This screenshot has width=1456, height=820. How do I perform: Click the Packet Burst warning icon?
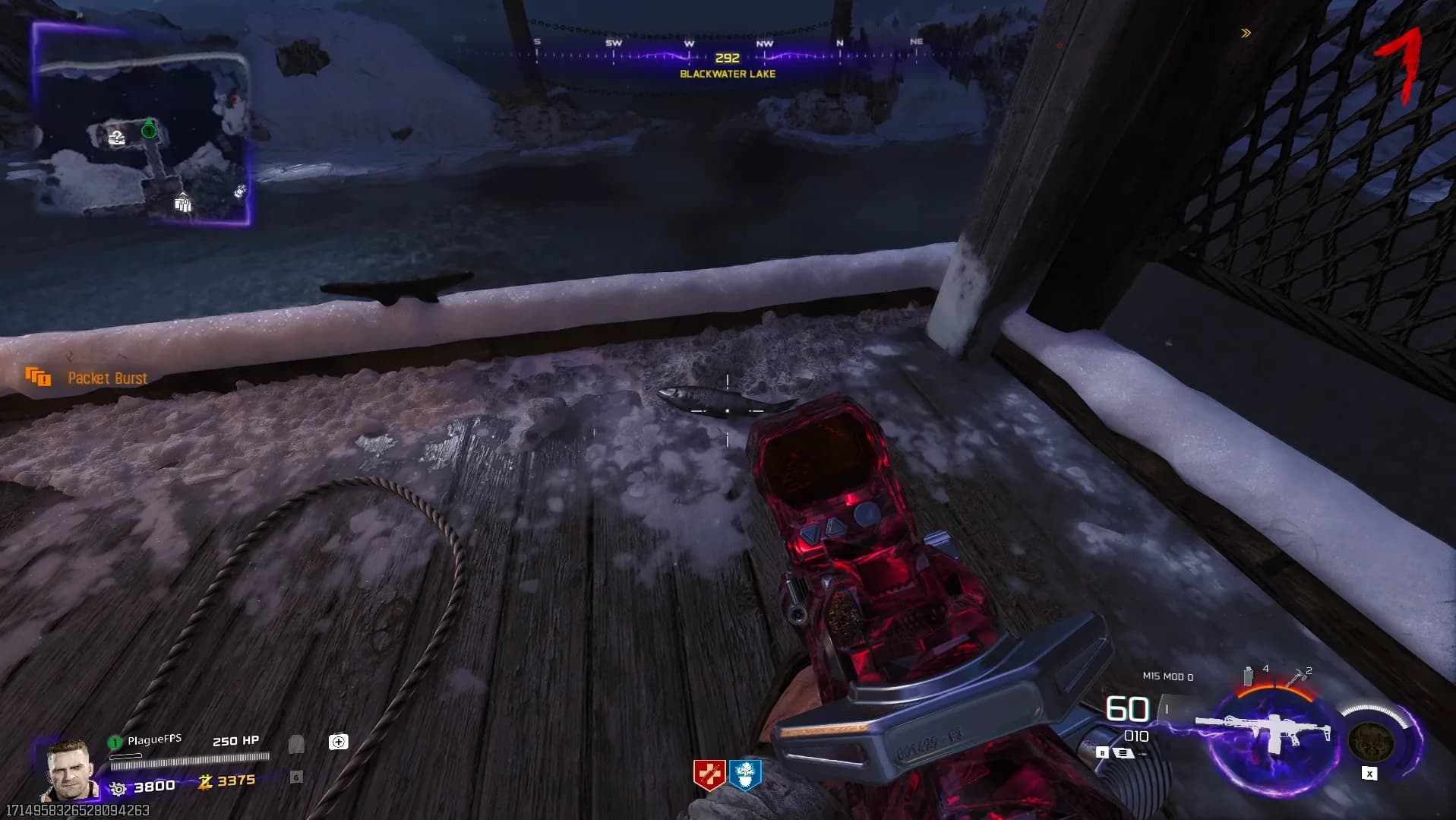tap(38, 377)
